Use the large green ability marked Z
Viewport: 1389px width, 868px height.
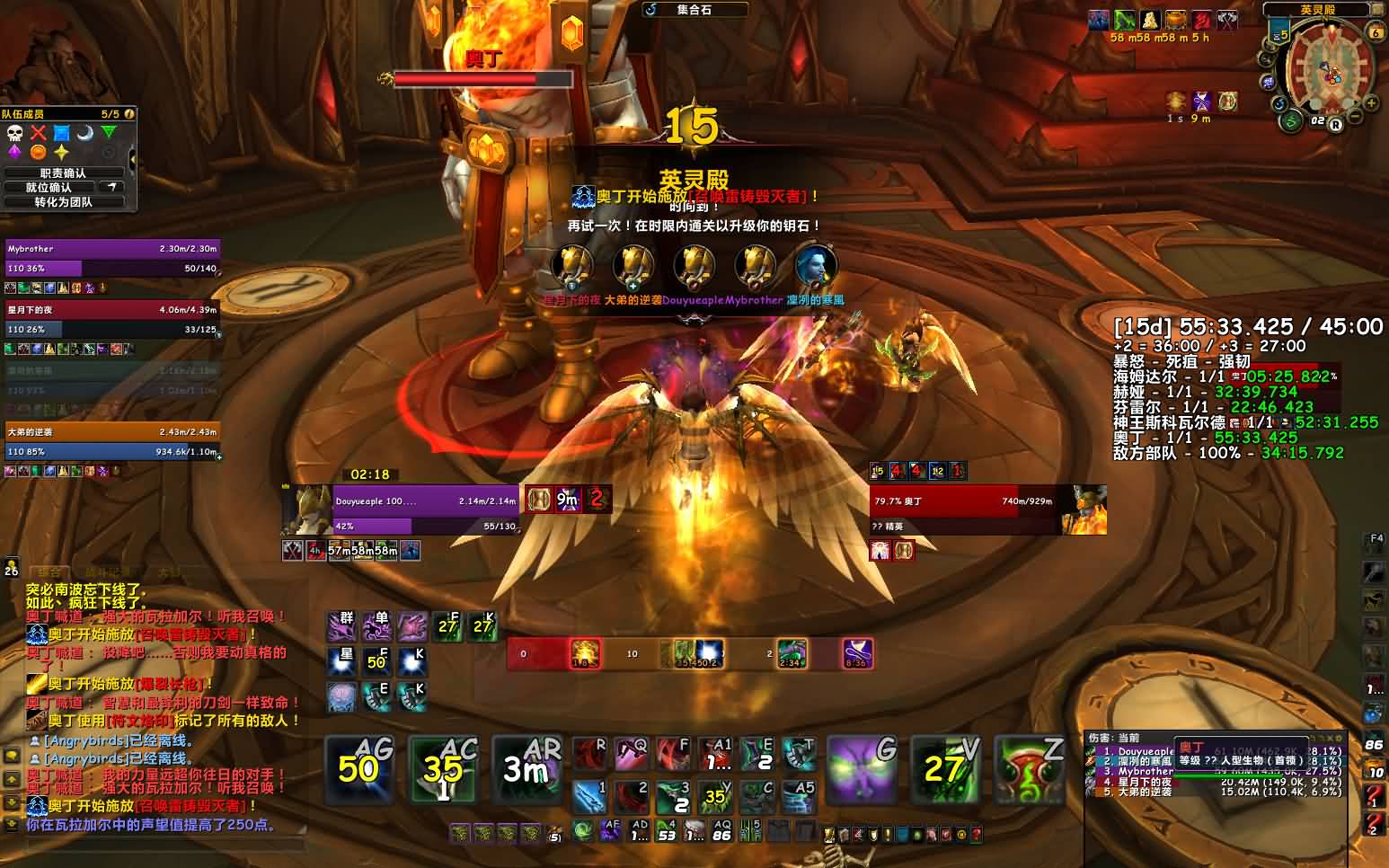point(1031,769)
